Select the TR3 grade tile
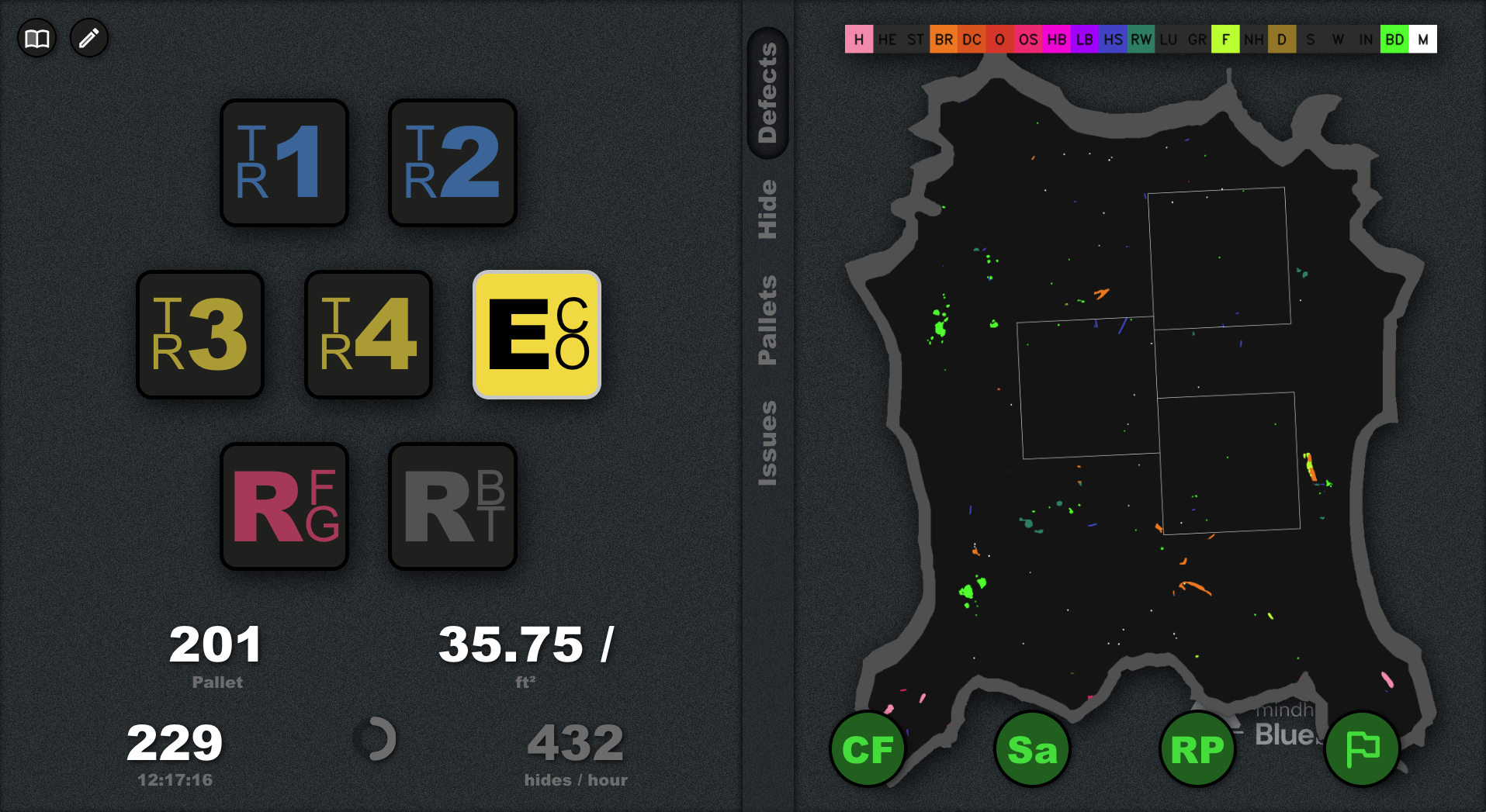 [x=200, y=334]
